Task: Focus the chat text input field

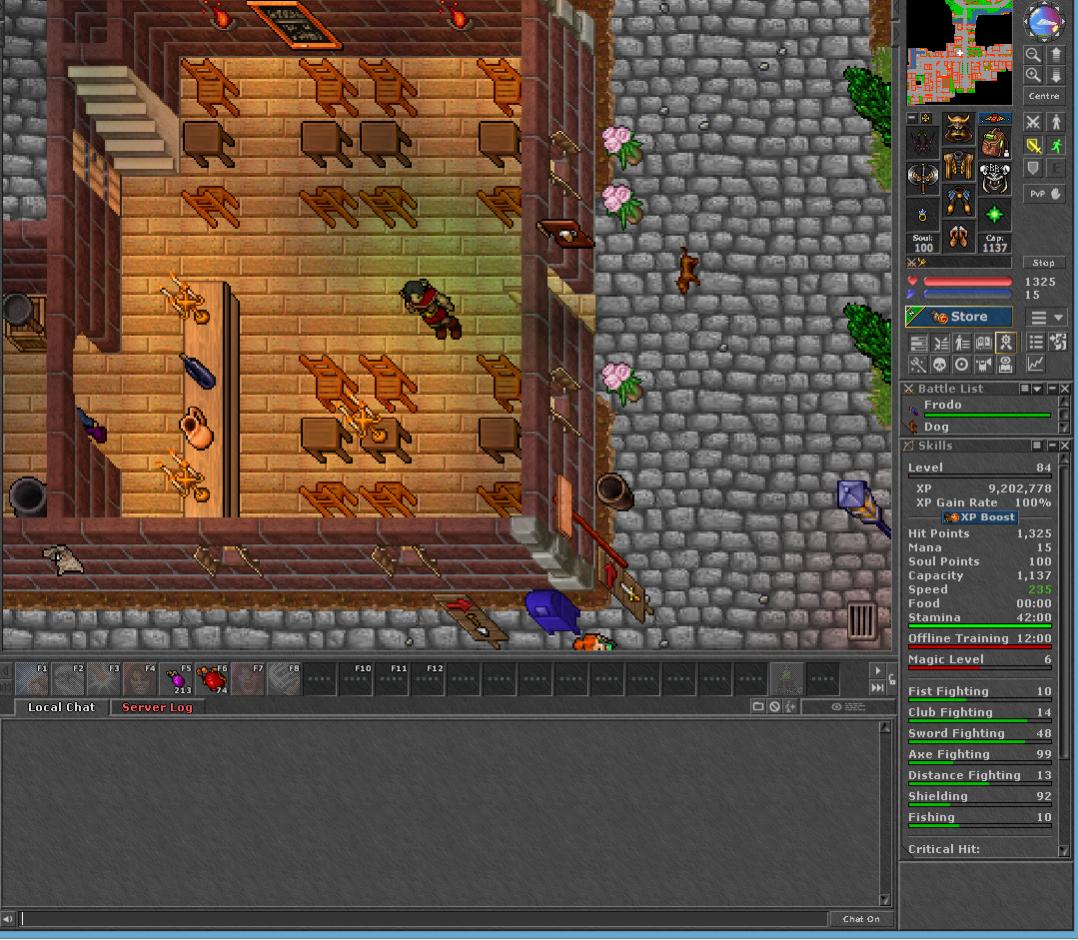Action: coord(420,919)
